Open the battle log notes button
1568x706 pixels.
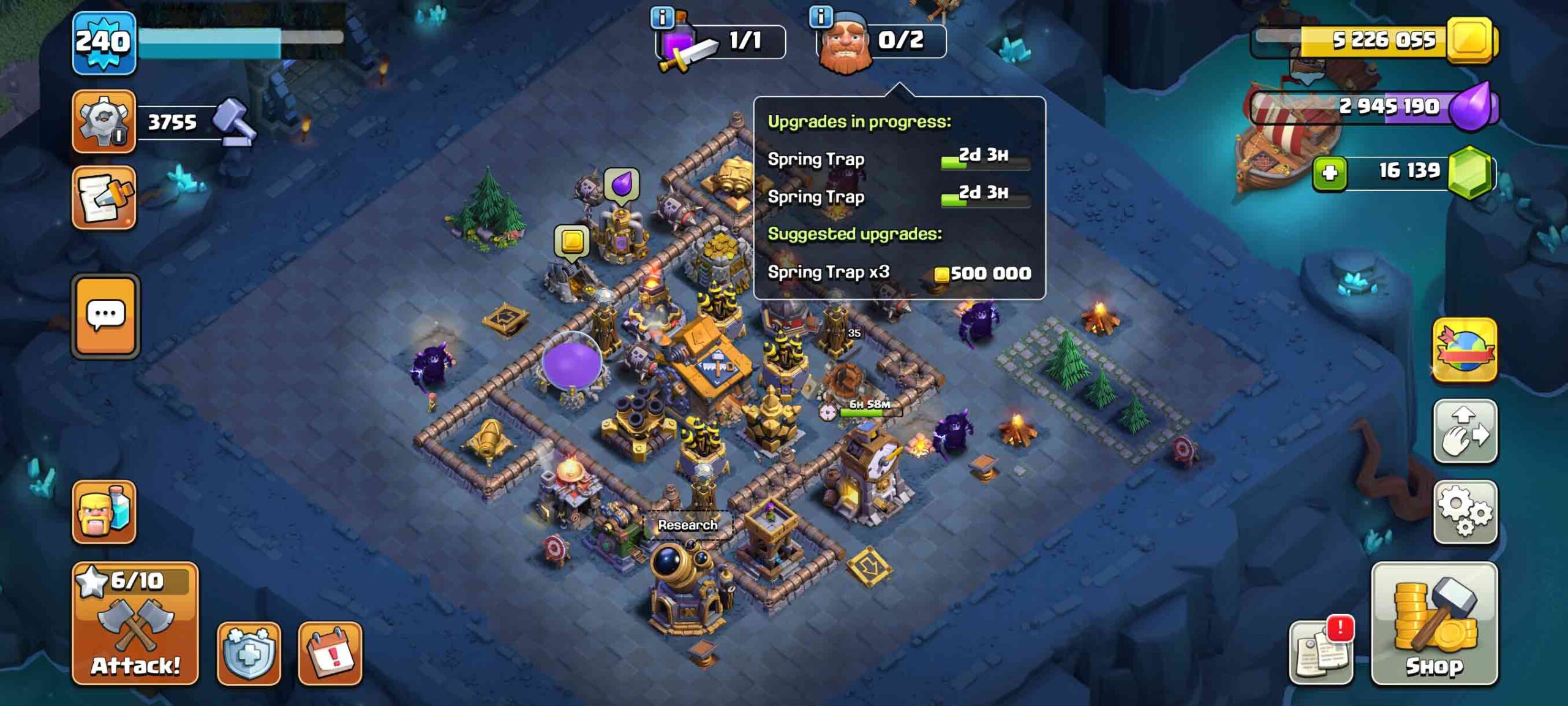click(x=104, y=197)
